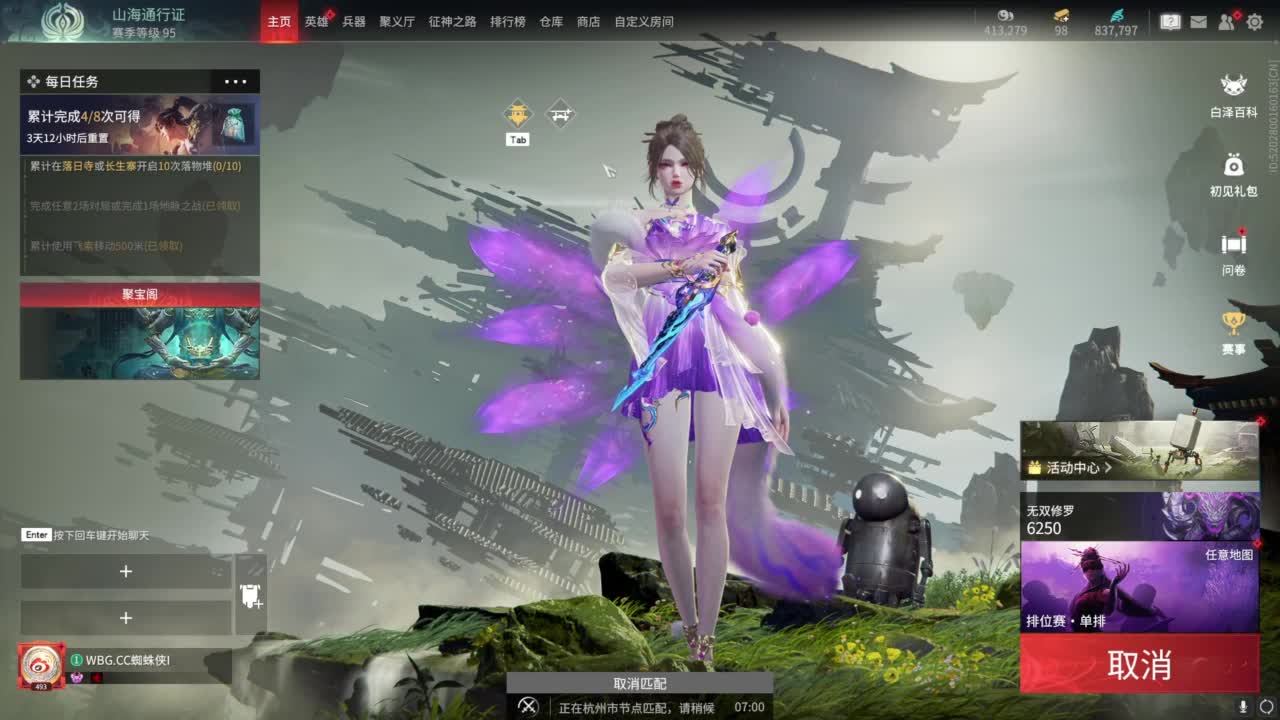The height and width of the screenshot is (720, 1280).
Task: Select the vehicle icon next to Tab badge
Action: click(558, 113)
